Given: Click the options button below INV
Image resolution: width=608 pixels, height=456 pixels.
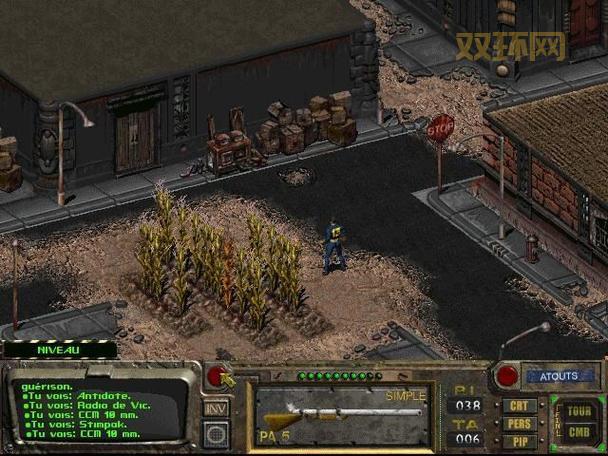Looking at the screenshot, I should point(216,433).
